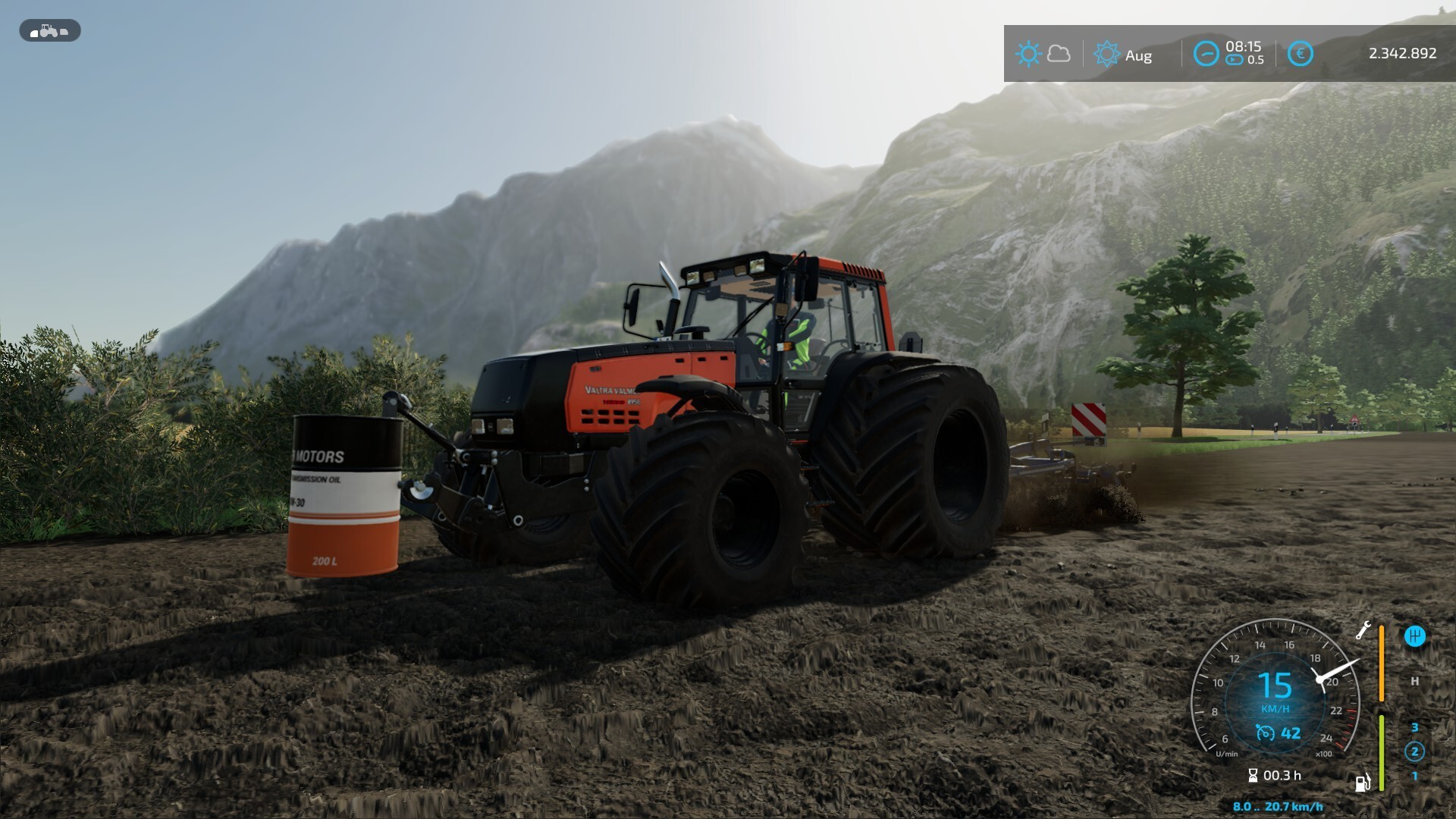Click the clock icon beside 08:15
Viewport: 1456px width, 819px height.
point(1206,54)
